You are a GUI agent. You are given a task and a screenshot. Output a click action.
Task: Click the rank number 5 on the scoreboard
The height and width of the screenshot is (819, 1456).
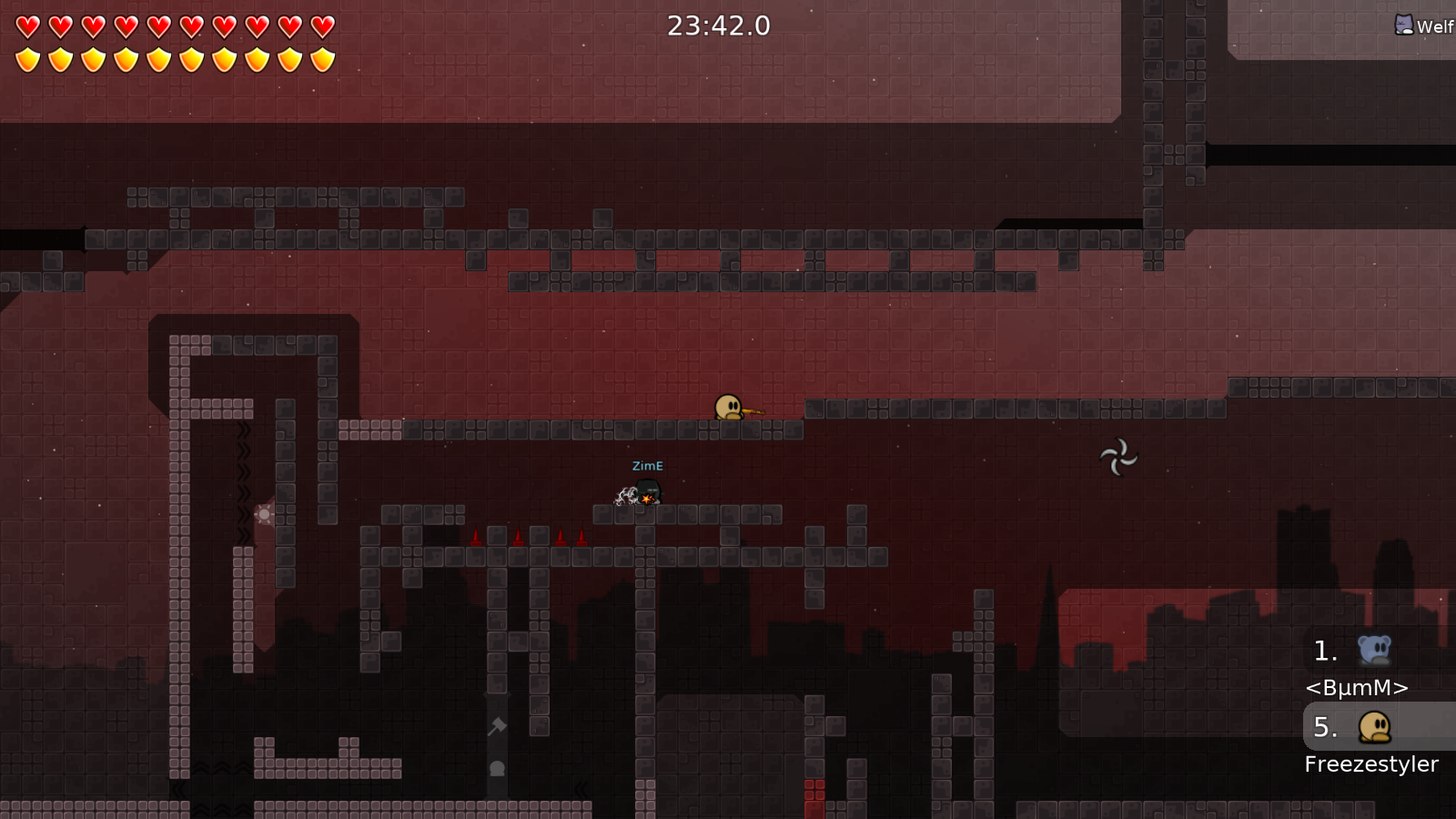1325,727
